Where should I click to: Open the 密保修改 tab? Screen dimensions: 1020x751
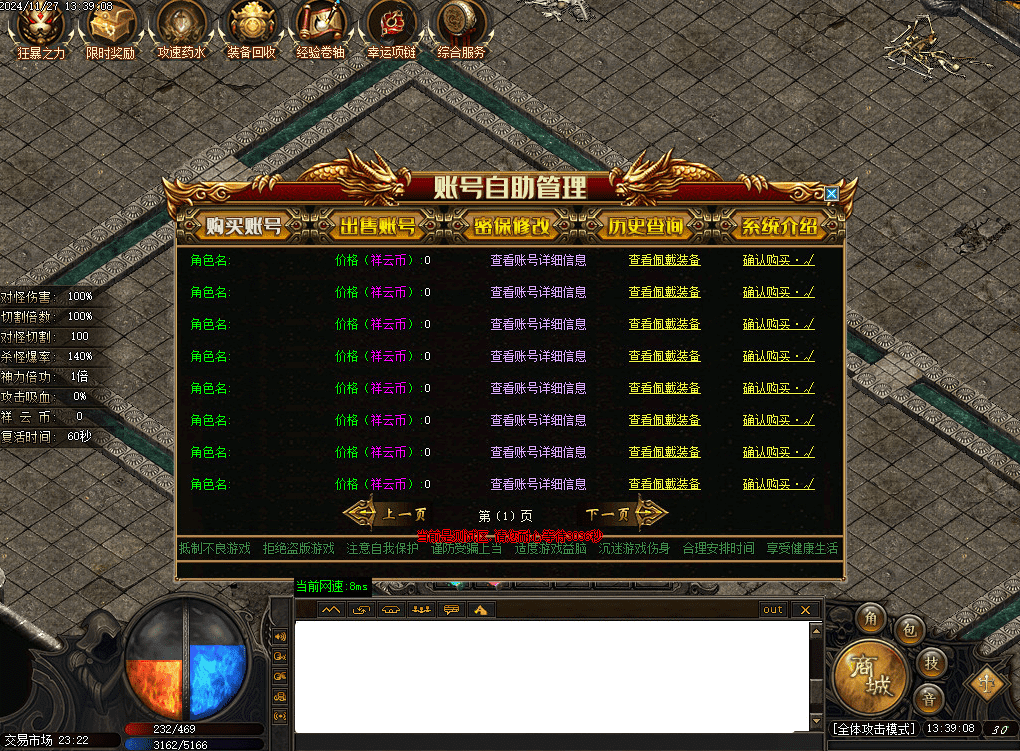[x=511, y=227]
